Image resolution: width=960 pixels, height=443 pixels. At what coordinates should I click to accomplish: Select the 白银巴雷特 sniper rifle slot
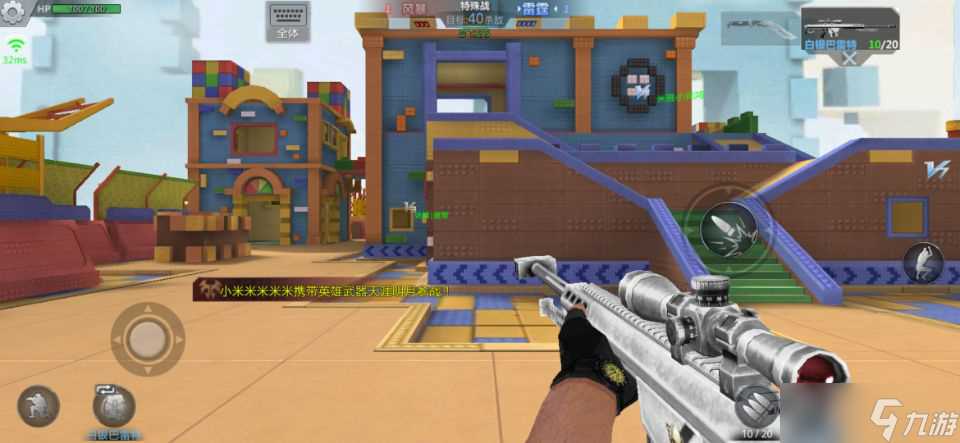click(848, 28)
